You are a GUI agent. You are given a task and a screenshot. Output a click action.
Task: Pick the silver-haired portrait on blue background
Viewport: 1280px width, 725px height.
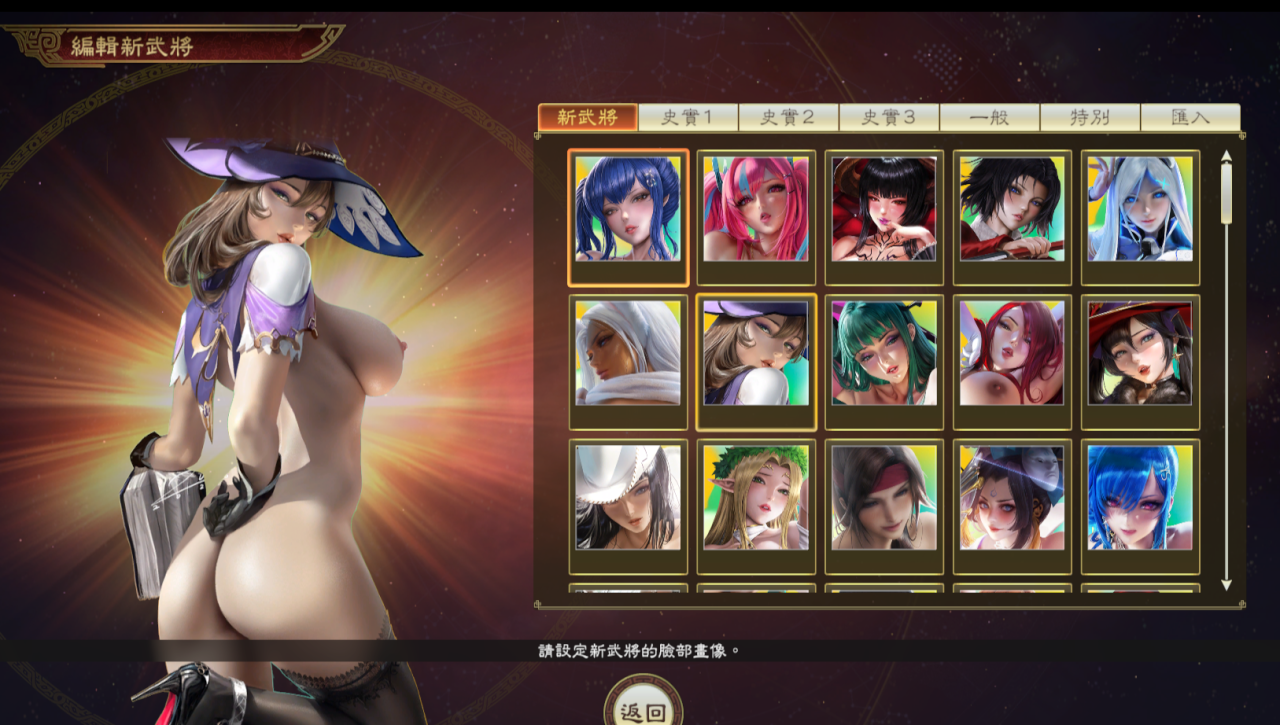point(1140,209)
